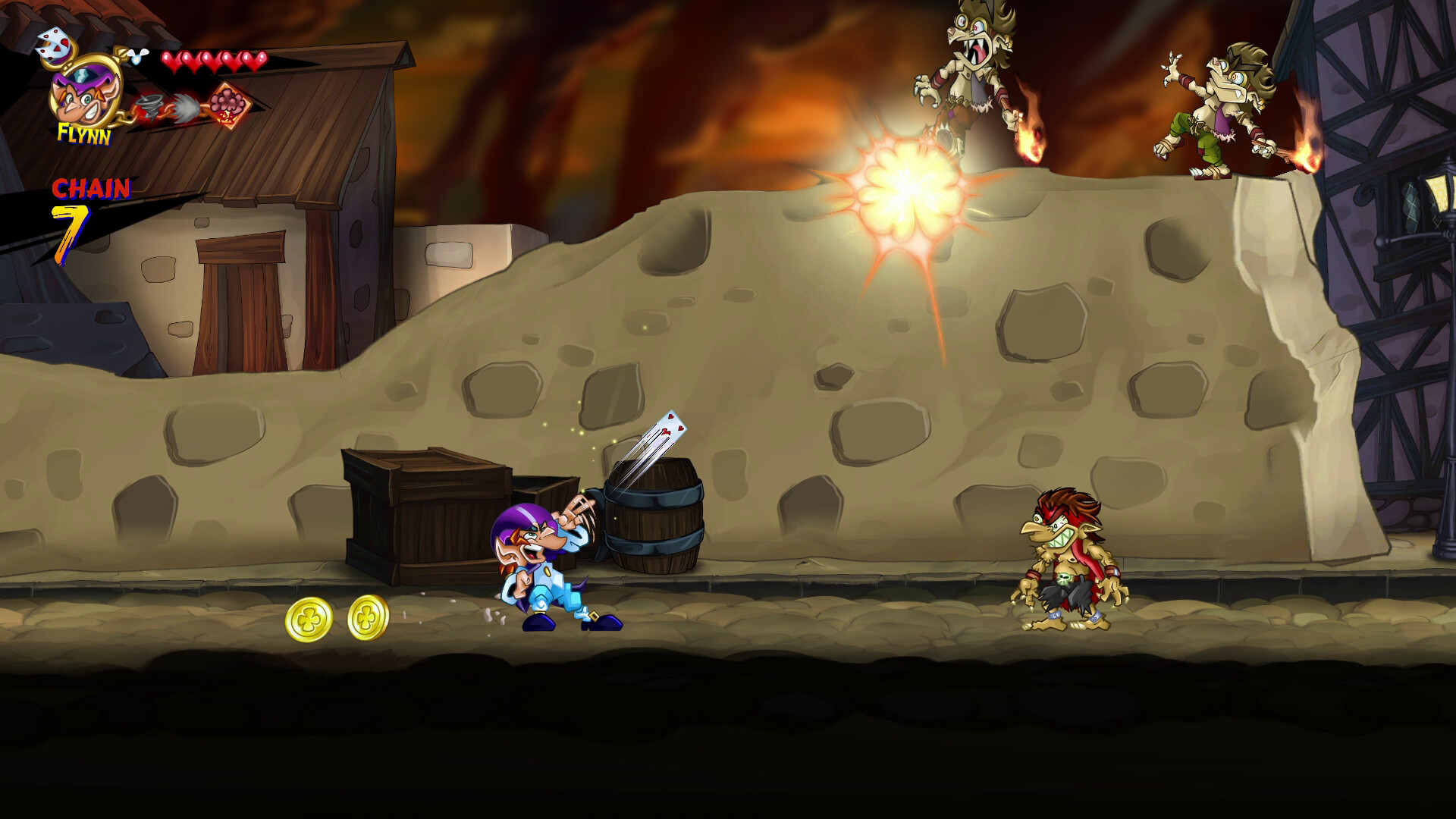Select the feather puff ability icon
The image size is (1456, 819).
click(185, 106)
